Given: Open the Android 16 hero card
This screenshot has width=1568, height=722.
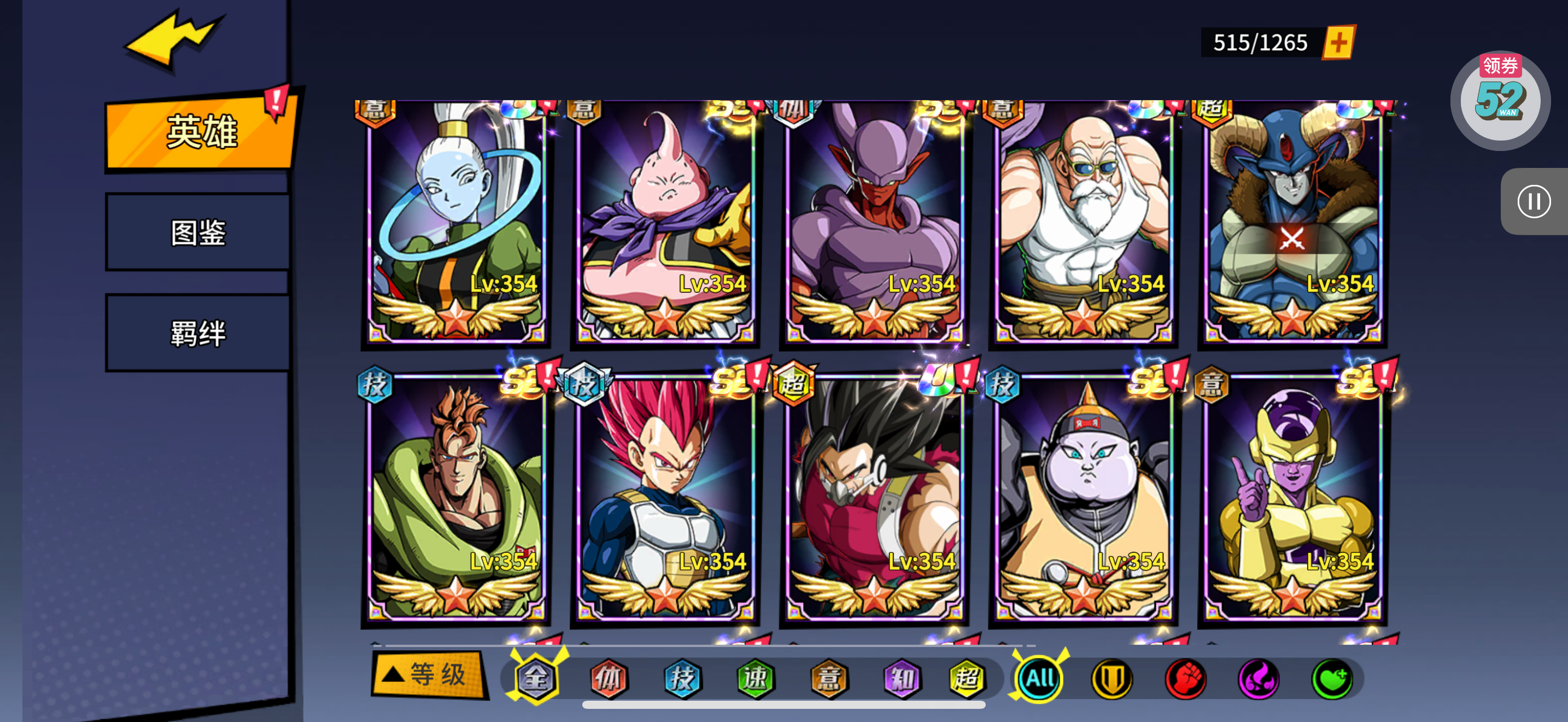Looking at the screenshot, I should click(457, 499).
